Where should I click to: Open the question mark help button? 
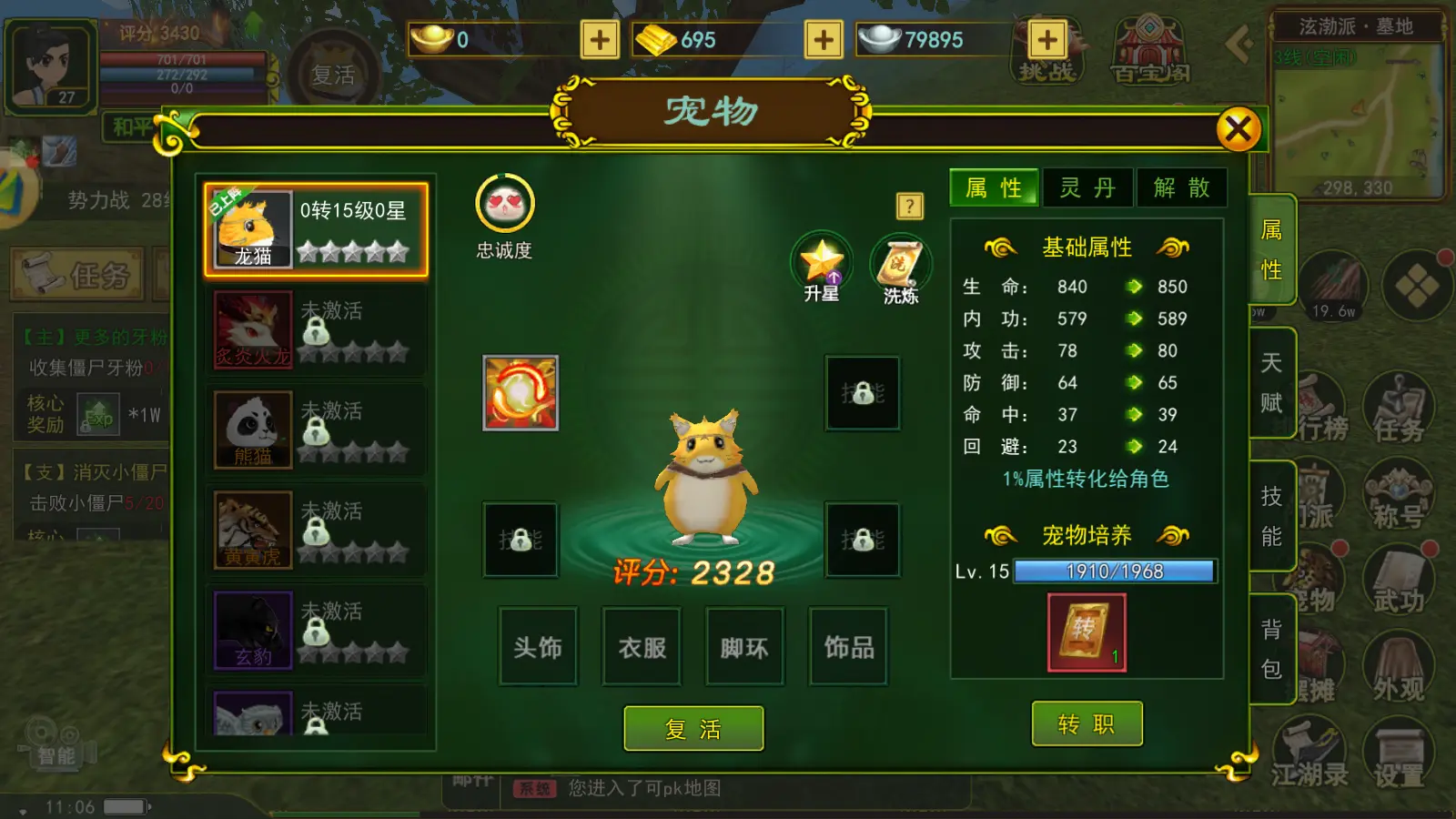(x=909, y=207)
